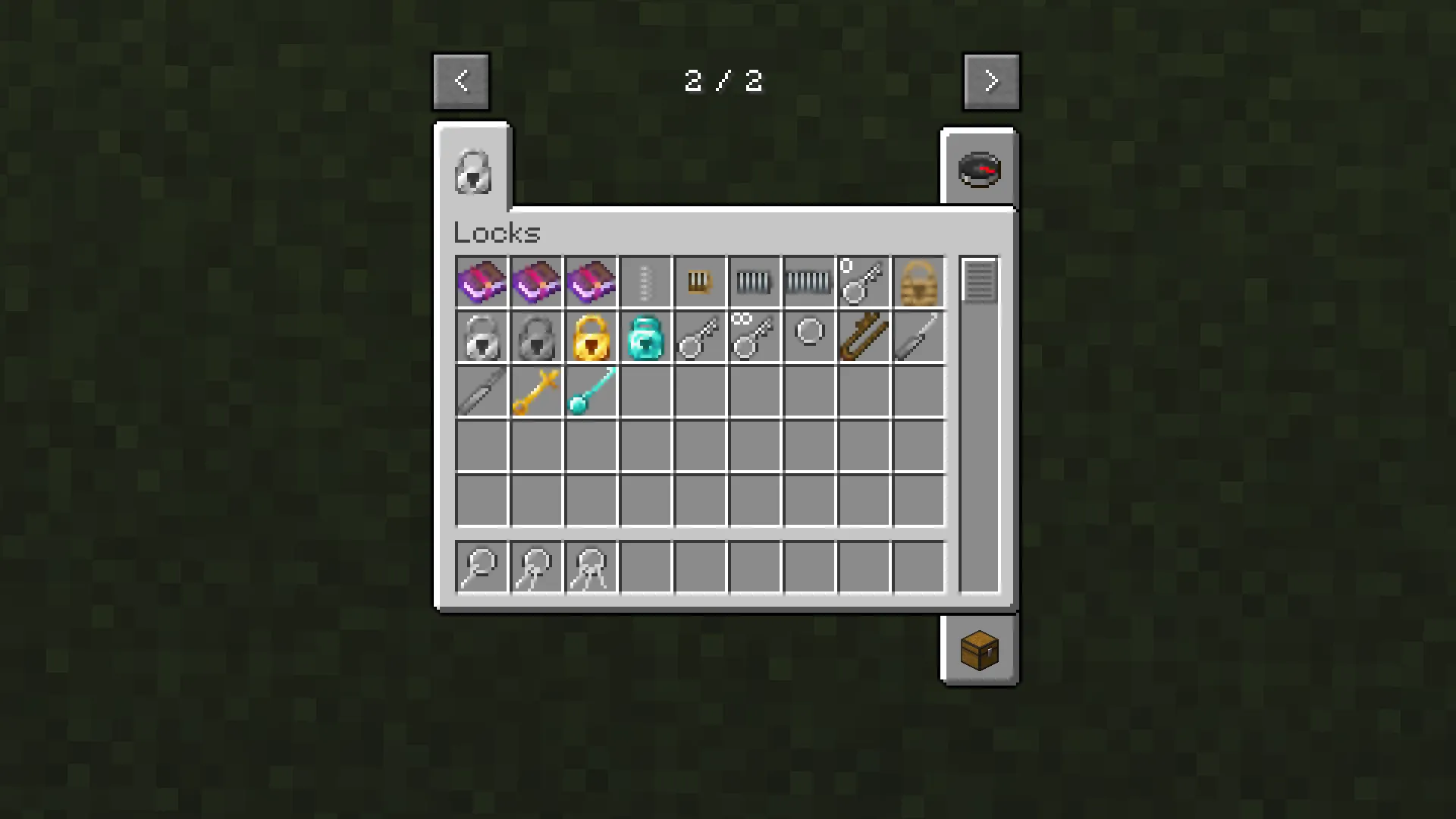Grab the wooden lock picks item
1456x819 pixels.
pyautogui.click(x=863, y=337)
